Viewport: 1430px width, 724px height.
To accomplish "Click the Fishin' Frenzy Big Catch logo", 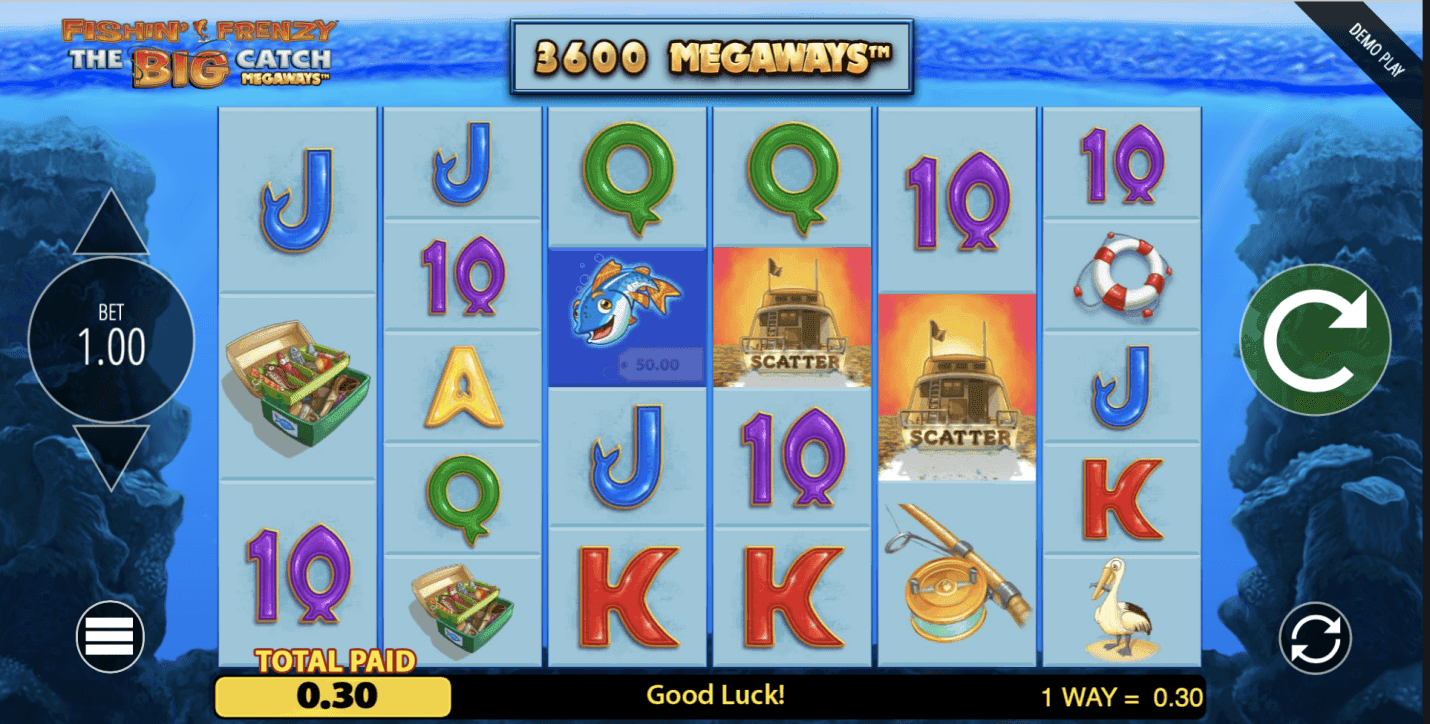I will coord(195,50).
